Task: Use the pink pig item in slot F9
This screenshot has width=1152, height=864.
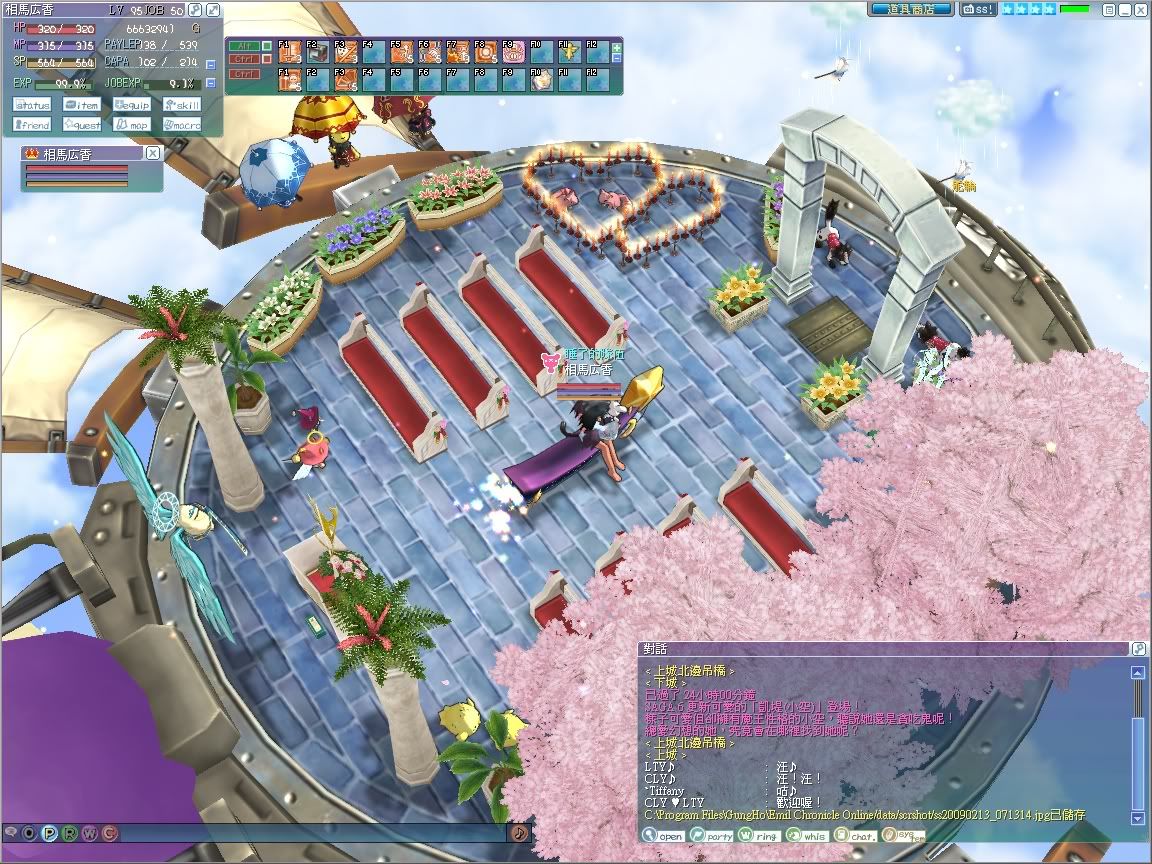Action: coord(513,52)
